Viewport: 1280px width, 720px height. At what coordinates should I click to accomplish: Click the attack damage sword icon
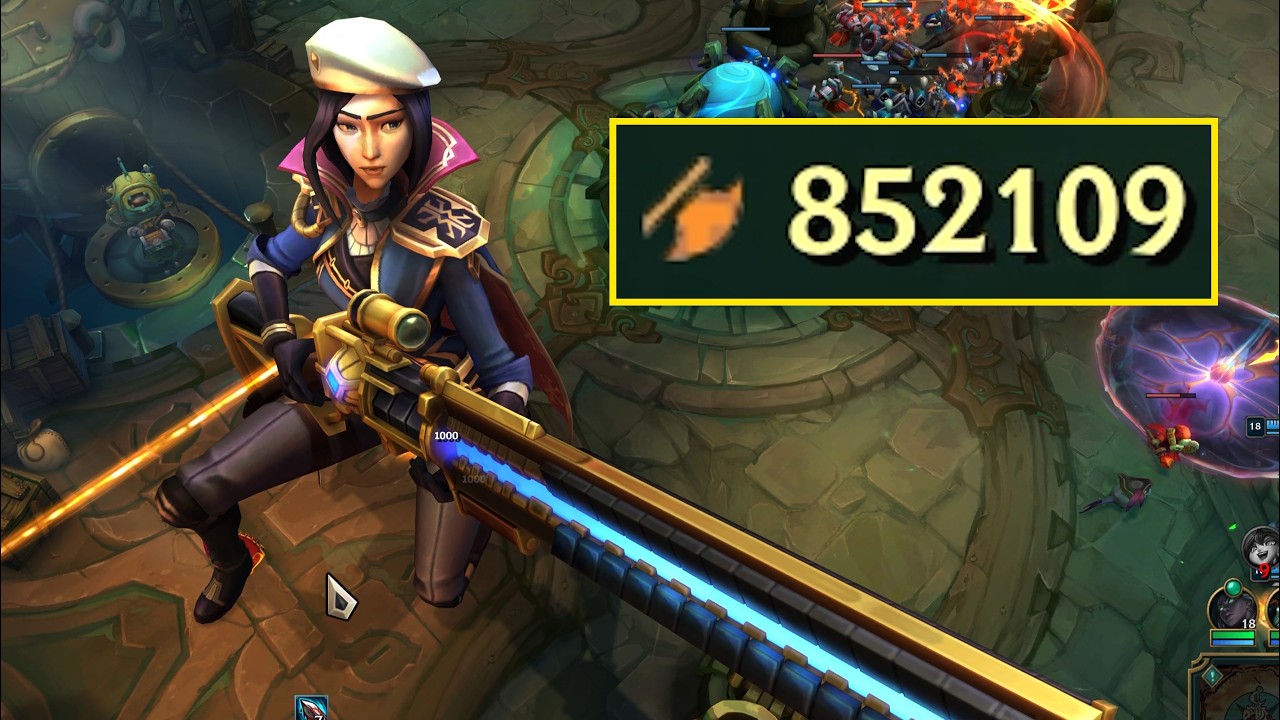click(690, 212)
